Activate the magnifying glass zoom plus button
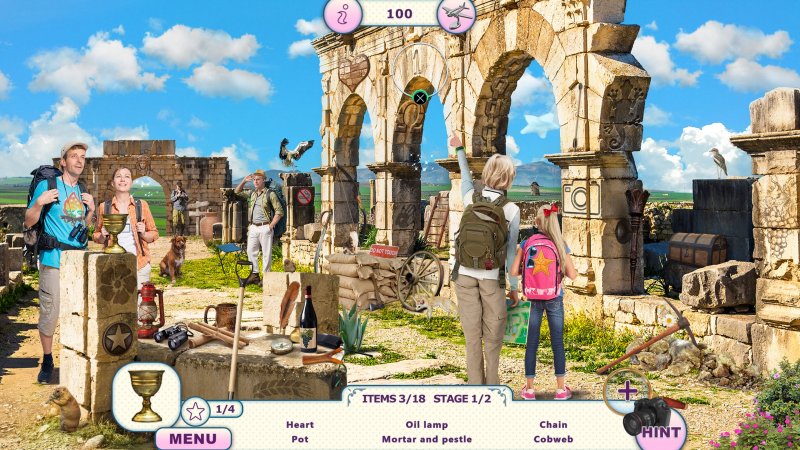This screenshot has height=450, width=800. (627, 390)
